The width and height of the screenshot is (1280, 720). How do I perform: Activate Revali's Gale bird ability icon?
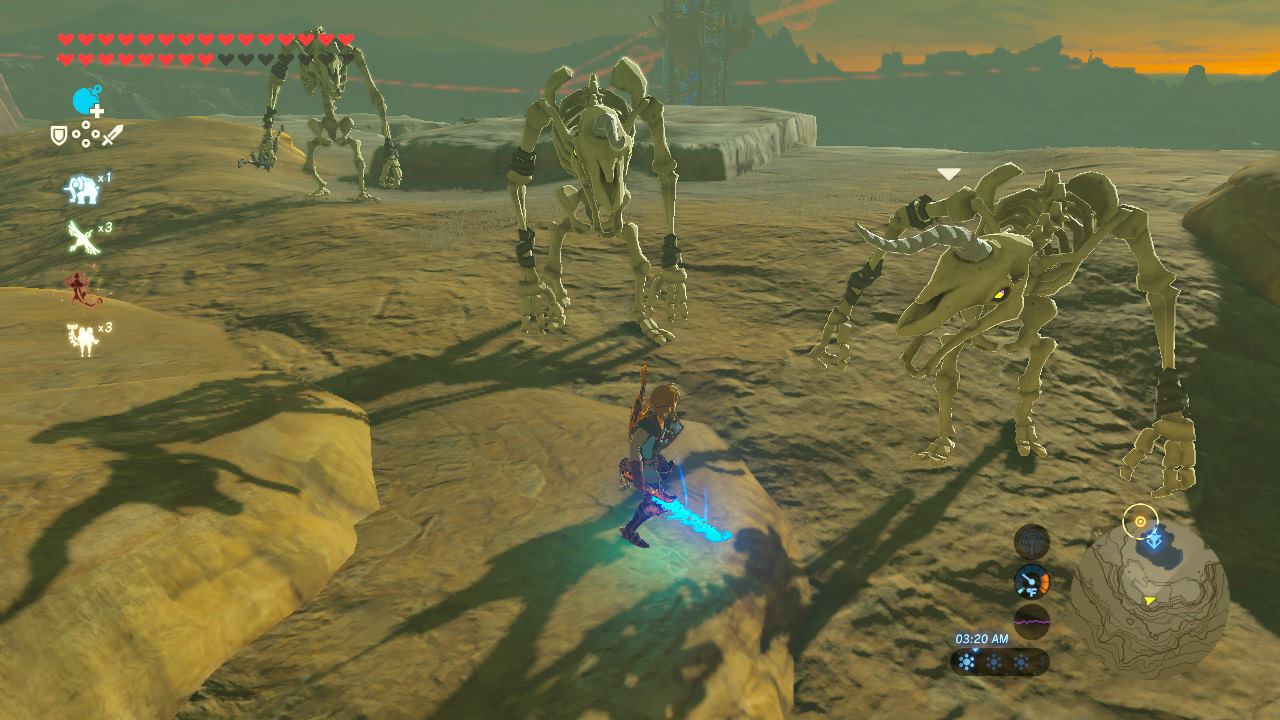[82, 238]
